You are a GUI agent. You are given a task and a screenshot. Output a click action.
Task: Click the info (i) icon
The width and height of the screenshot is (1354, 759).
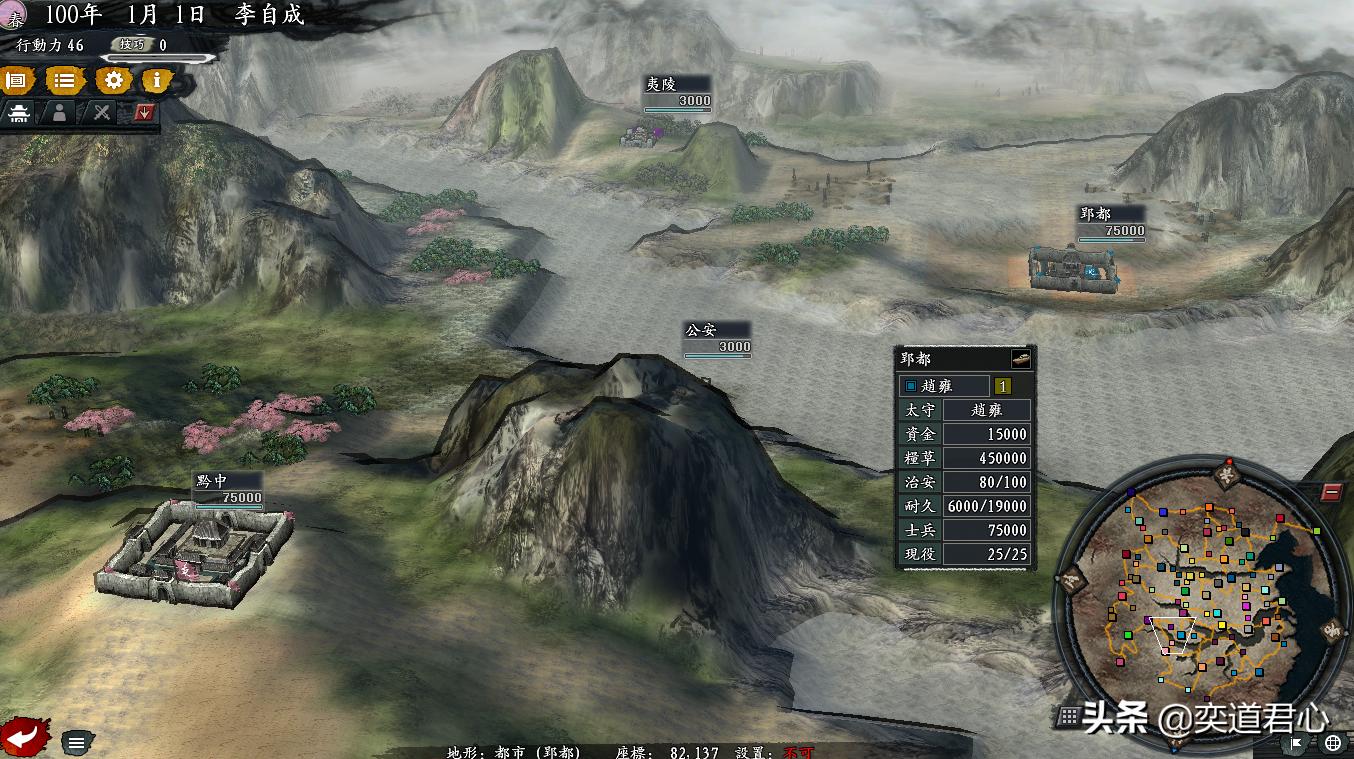[x=156, y=81]
